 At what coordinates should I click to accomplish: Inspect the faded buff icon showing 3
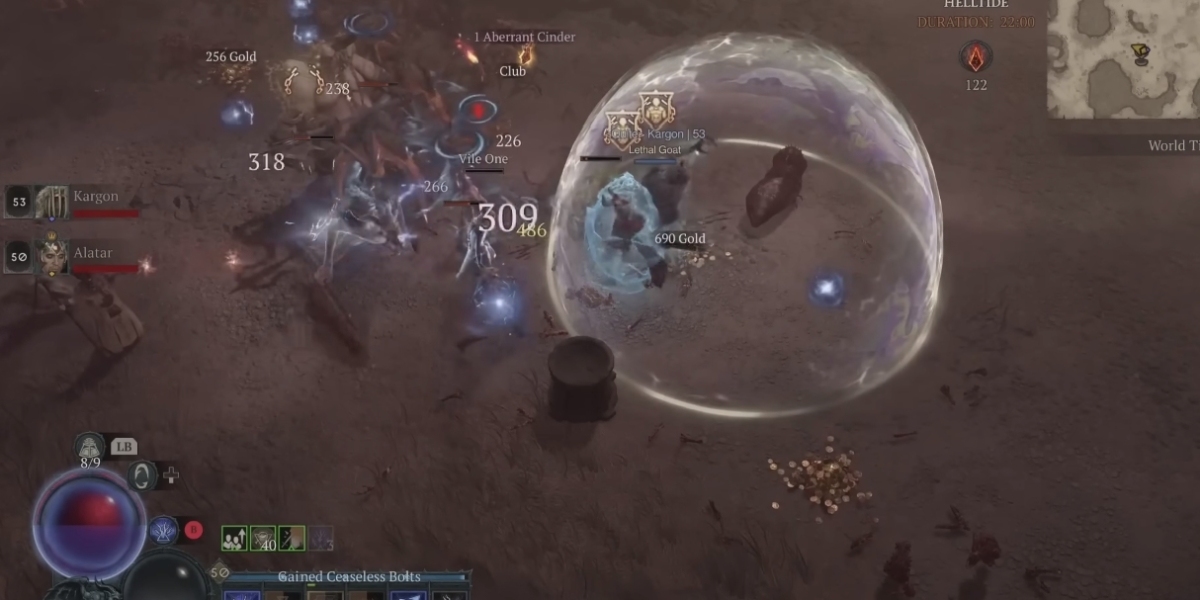point(321,539)
